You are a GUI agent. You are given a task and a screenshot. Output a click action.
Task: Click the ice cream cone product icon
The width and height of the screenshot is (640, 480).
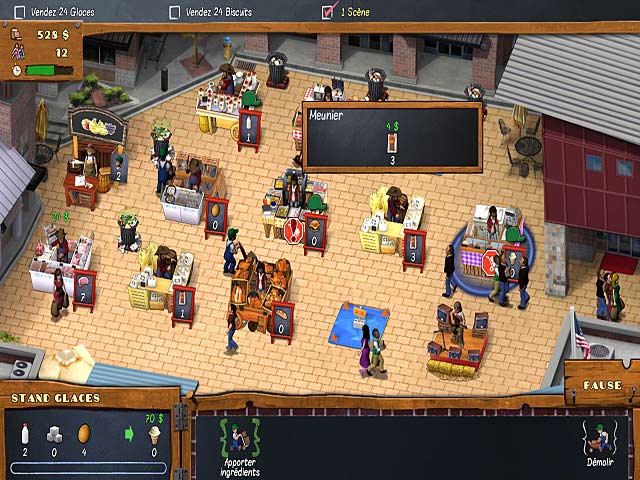click(155, 434)
